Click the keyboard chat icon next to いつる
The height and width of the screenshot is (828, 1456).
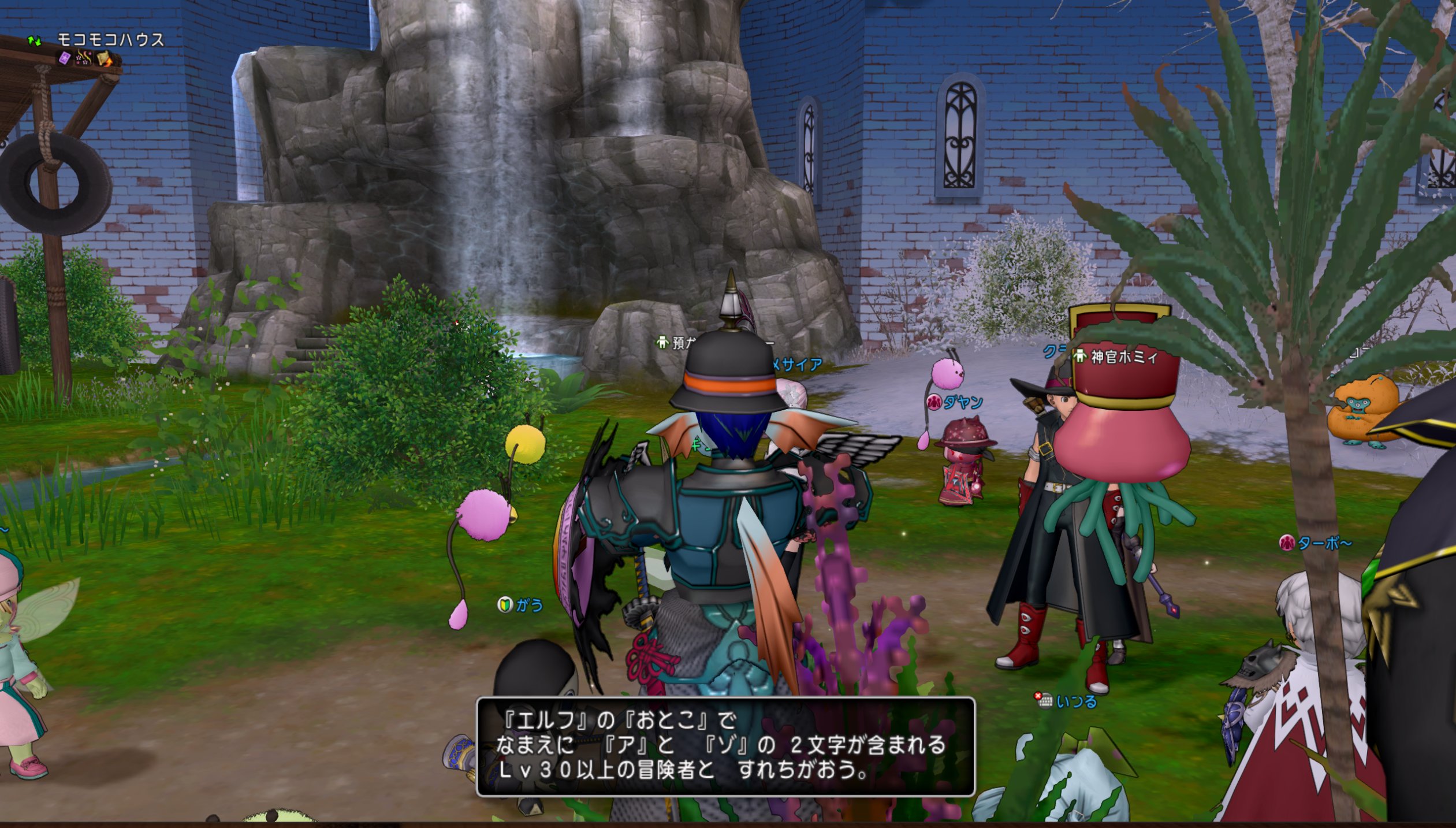[x=1045, y=700]
